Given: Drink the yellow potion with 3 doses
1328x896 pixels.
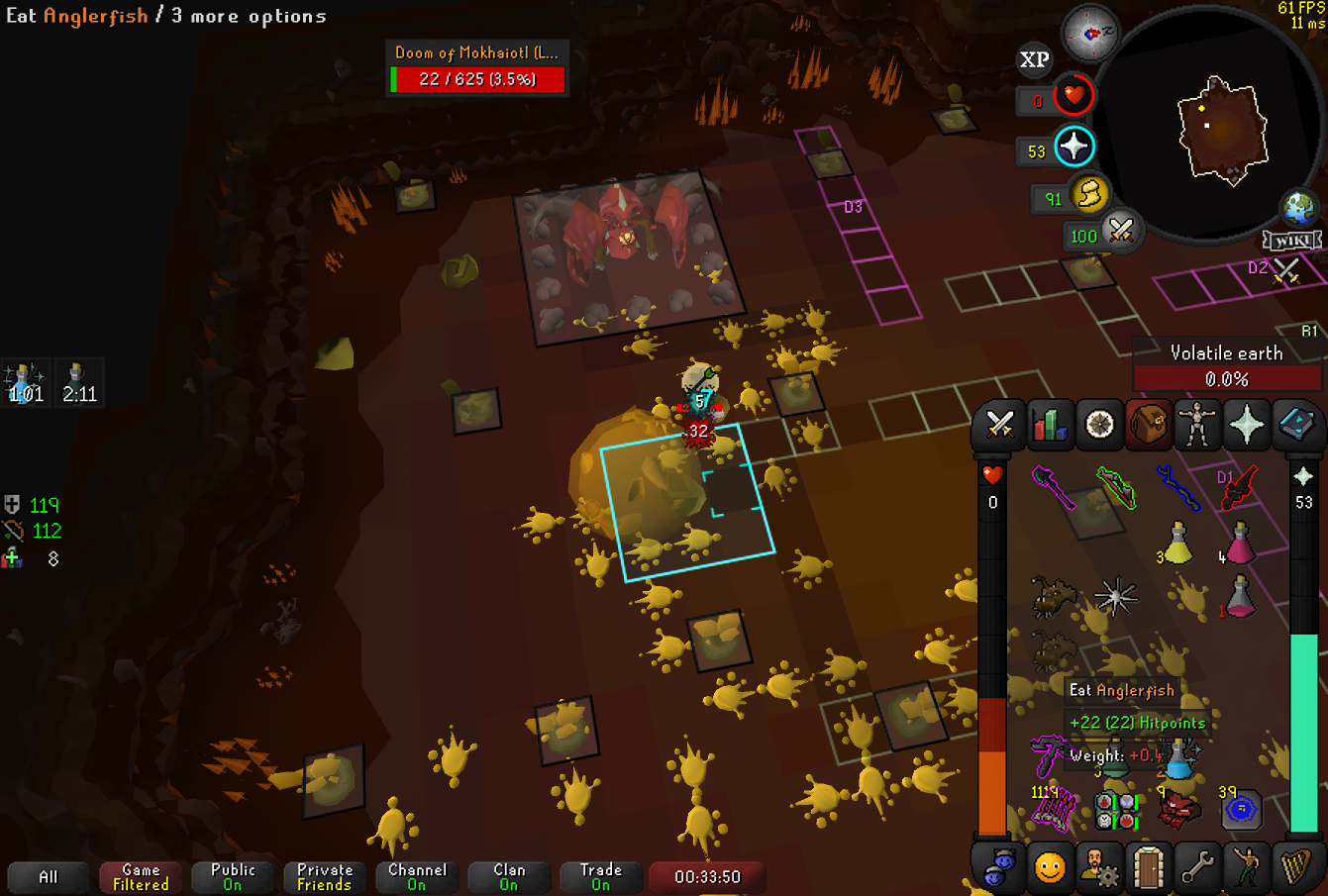Looking at the screenshot, I should pyautogui.click(x=1177, y=543).
